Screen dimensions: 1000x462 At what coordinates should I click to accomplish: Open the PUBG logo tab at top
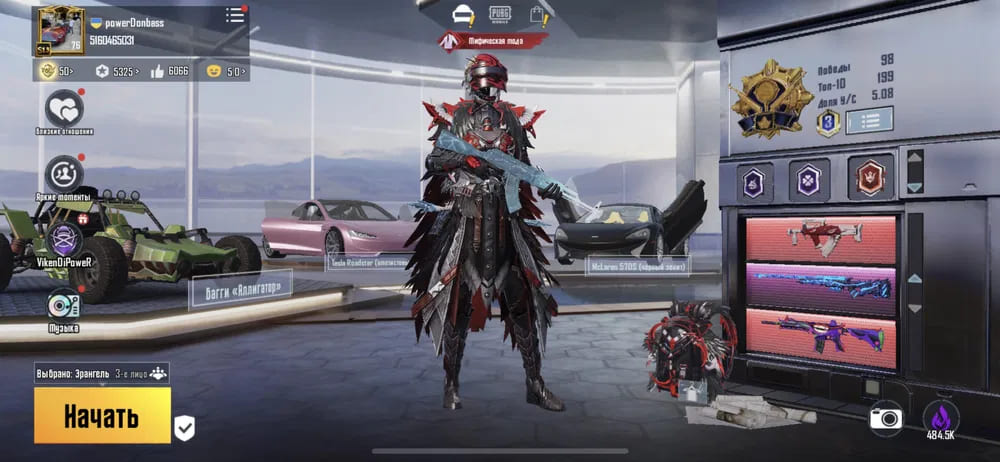pos(500,14)
